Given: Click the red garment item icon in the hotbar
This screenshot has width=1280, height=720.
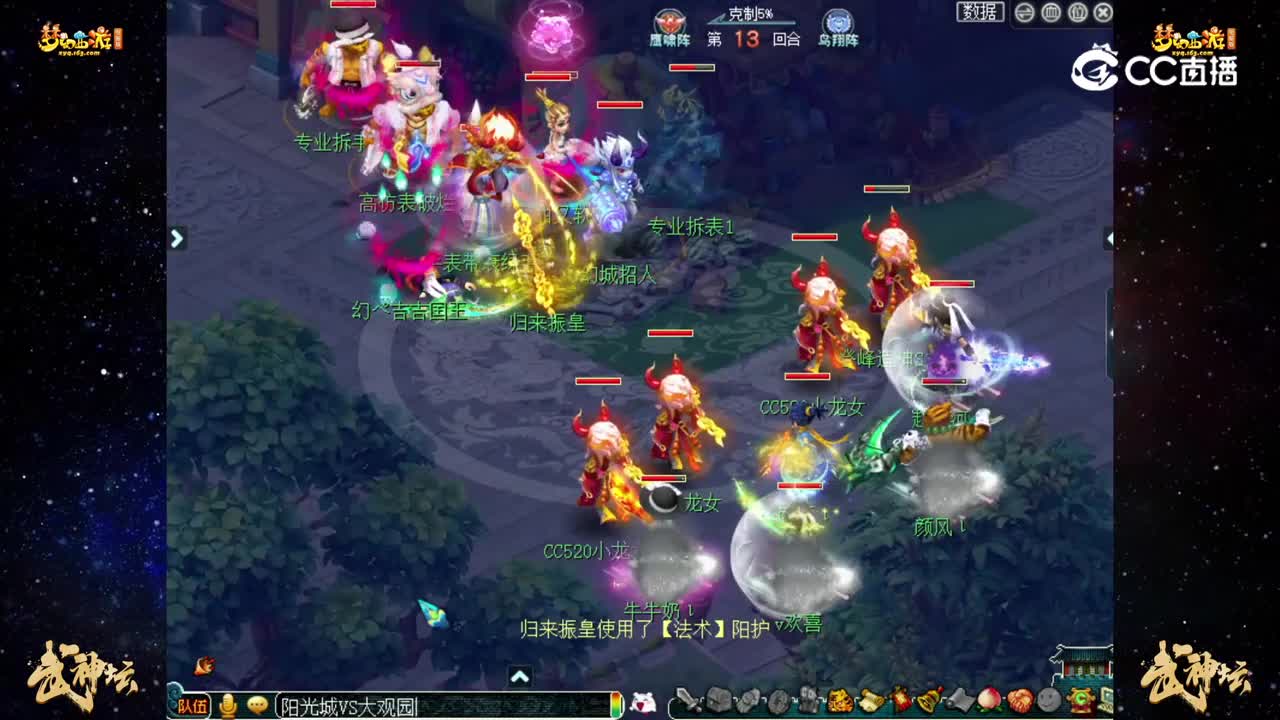Looking at the screenshot, I should coord(902,702).
